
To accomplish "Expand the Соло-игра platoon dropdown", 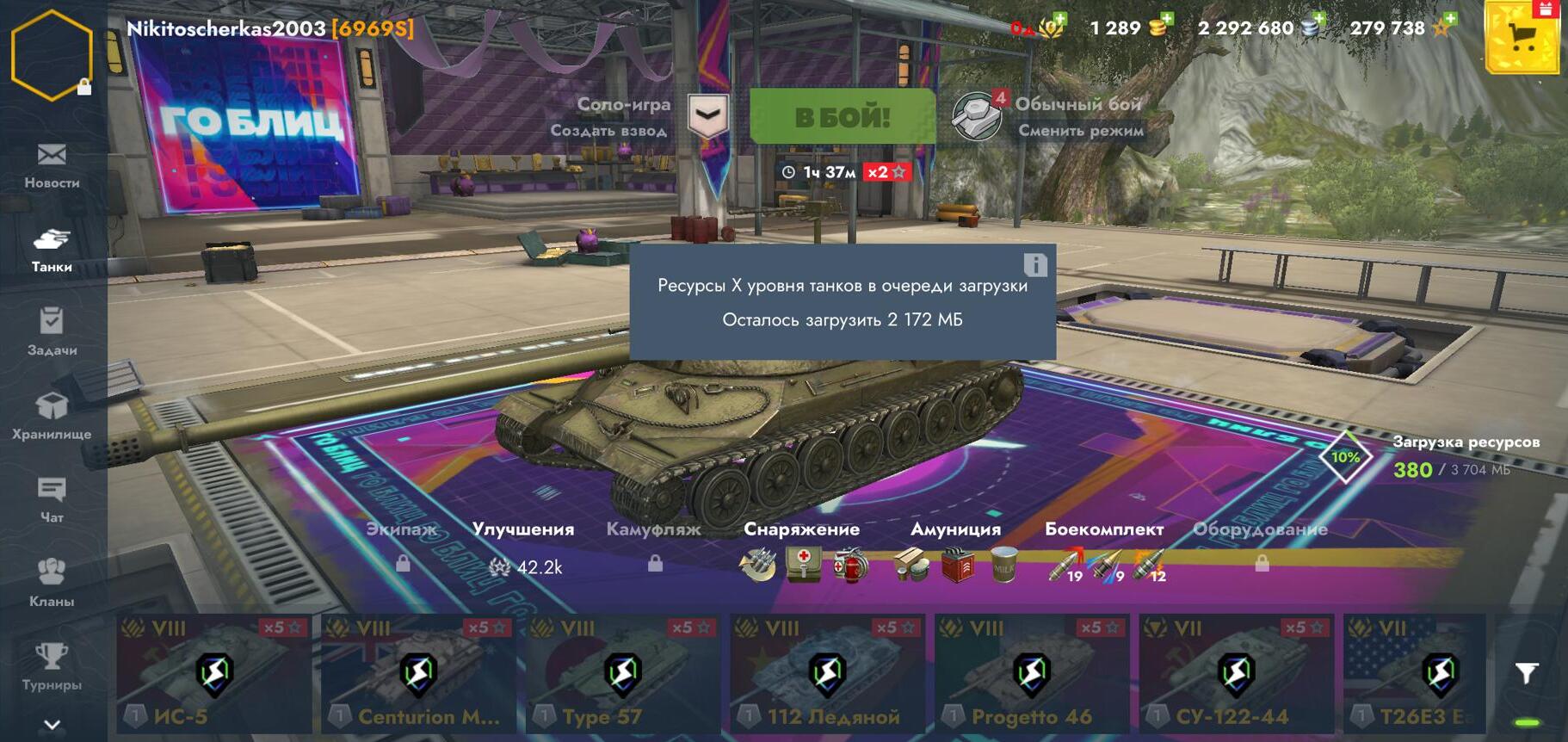I will tap(708, 115).
